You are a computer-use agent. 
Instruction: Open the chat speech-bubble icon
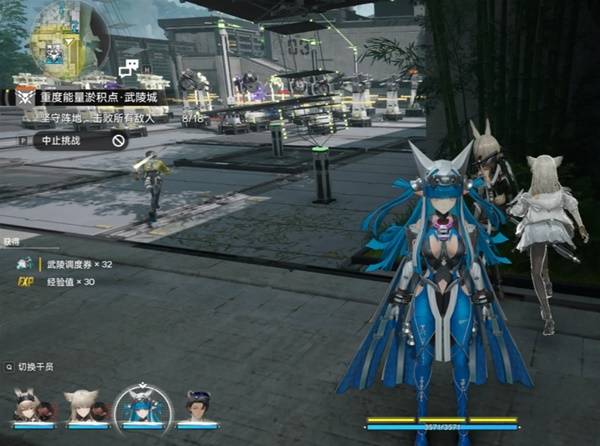128,68
